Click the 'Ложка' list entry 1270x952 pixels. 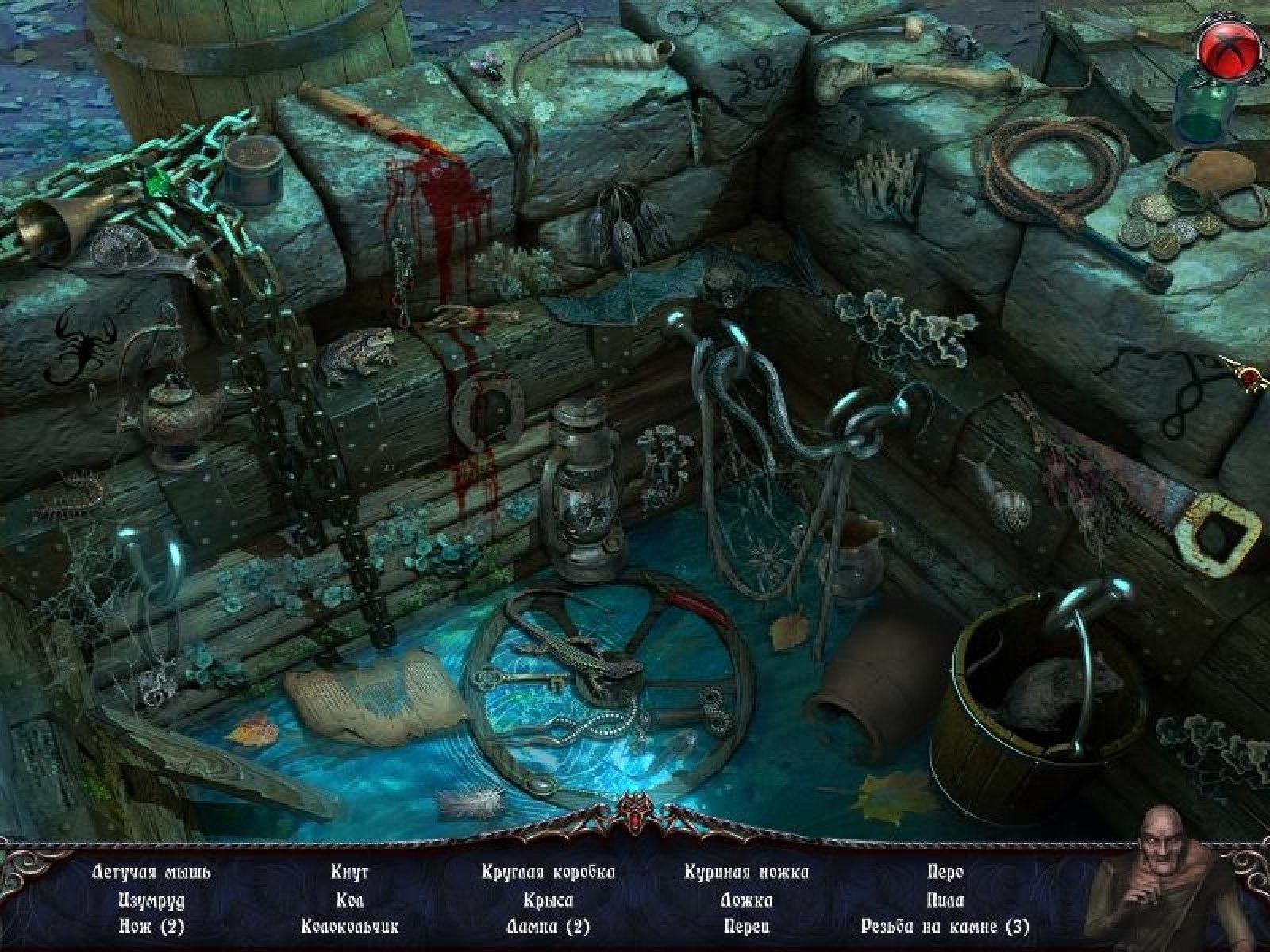(x=747, y=900)
